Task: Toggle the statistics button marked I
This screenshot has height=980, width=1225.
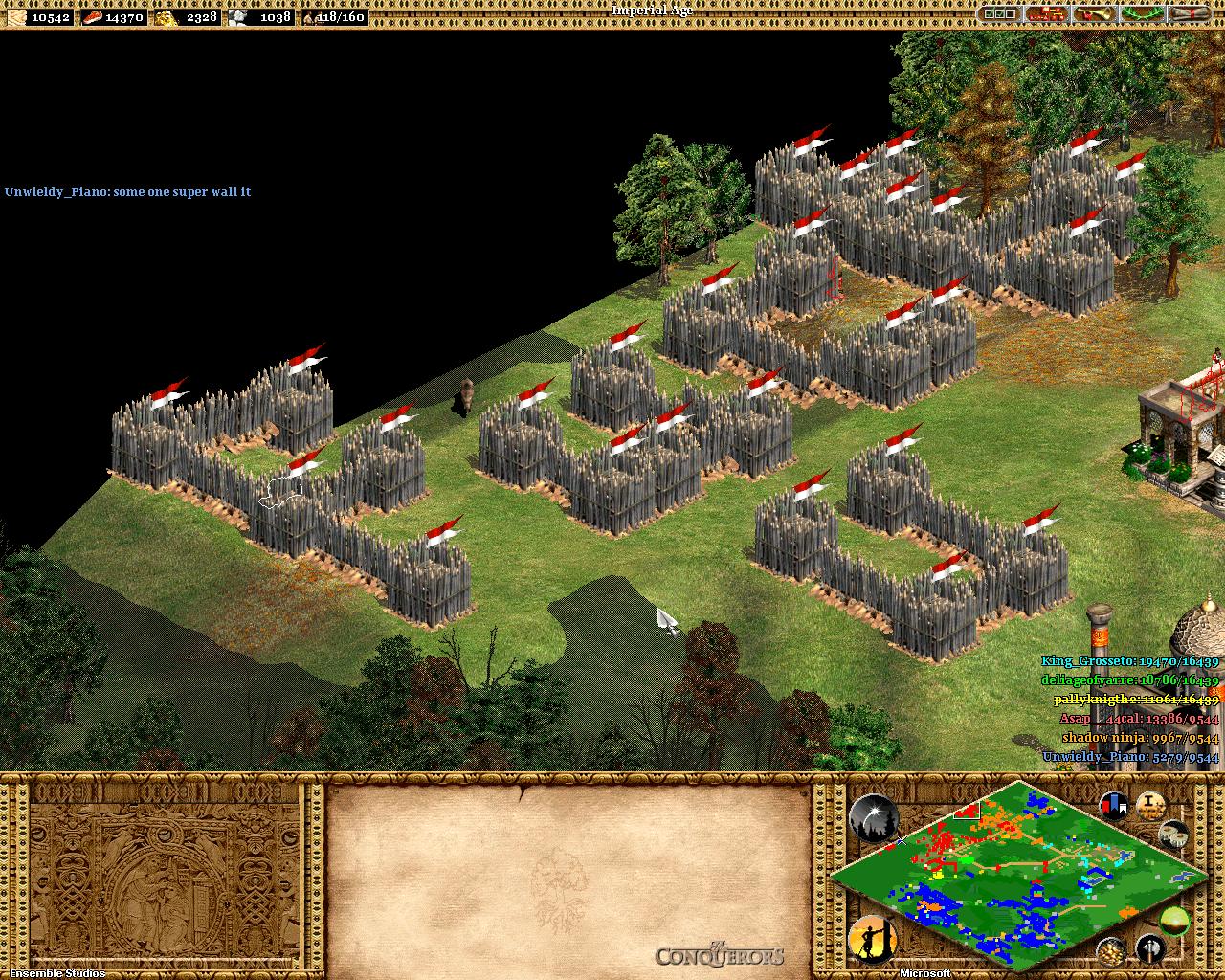Action: pyautogui.click(x=1149, y=806)
